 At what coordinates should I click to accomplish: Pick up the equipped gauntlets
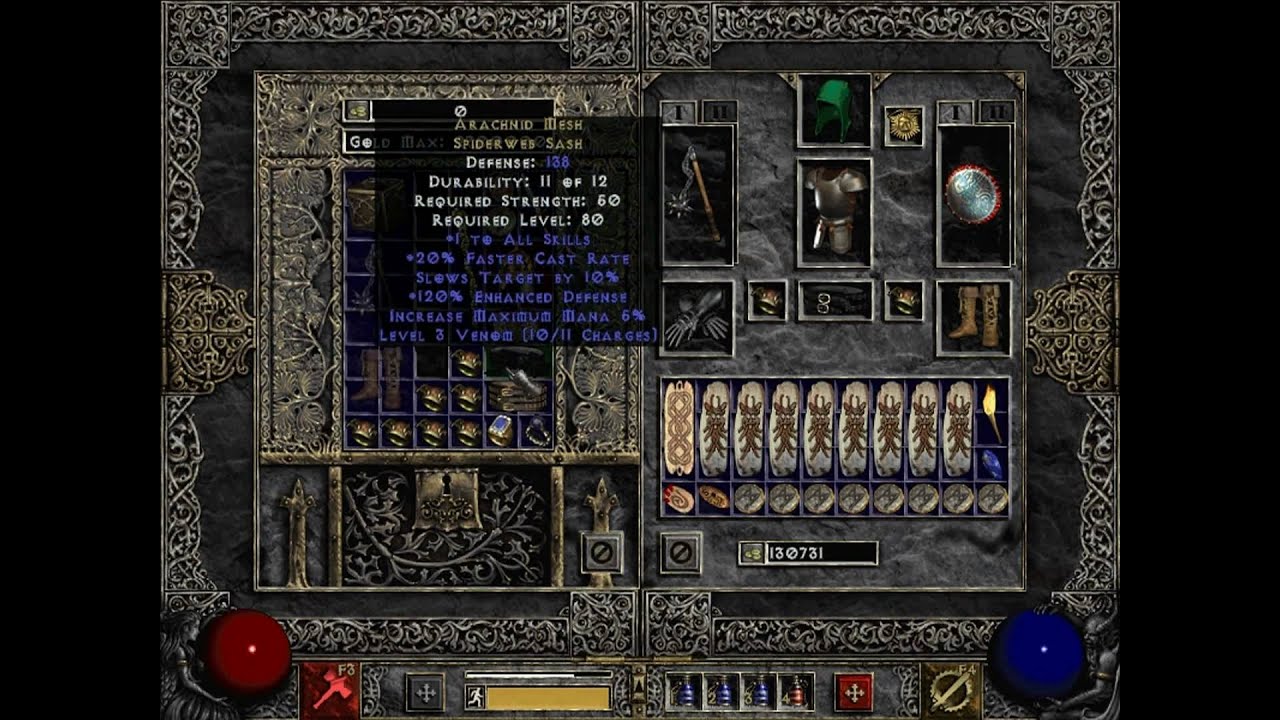(697, 318)
